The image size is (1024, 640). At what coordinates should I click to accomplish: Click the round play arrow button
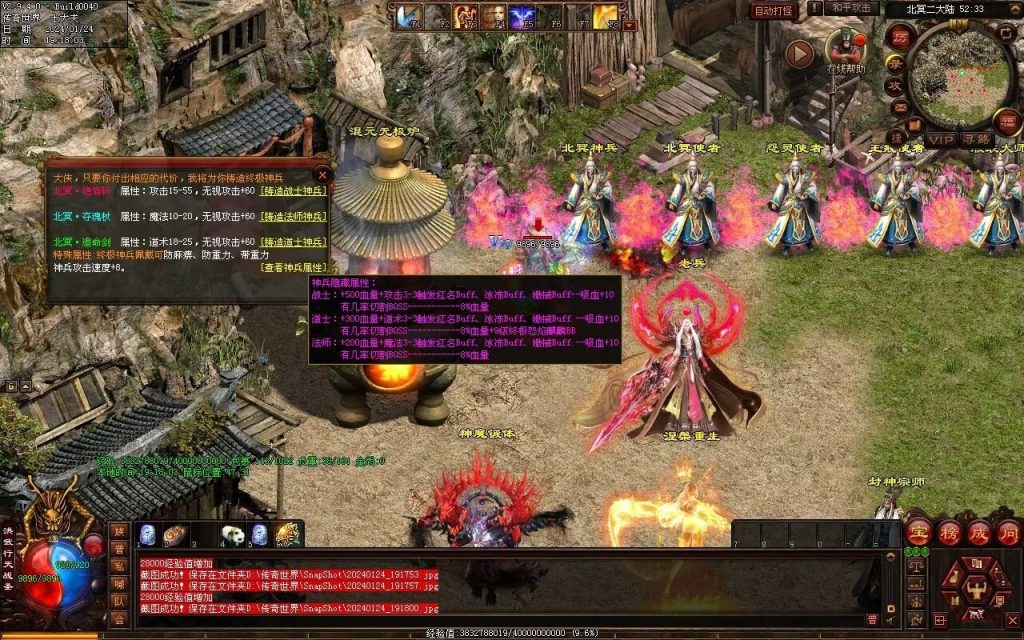pos(799,53)
